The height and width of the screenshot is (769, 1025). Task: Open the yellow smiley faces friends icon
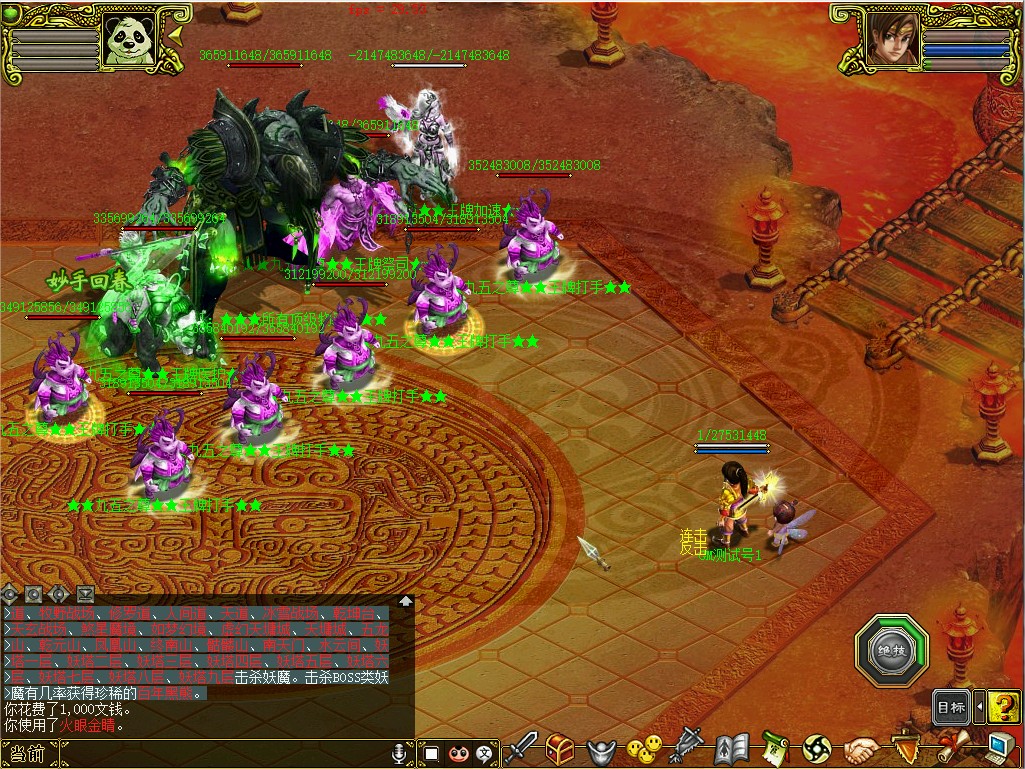644,748
